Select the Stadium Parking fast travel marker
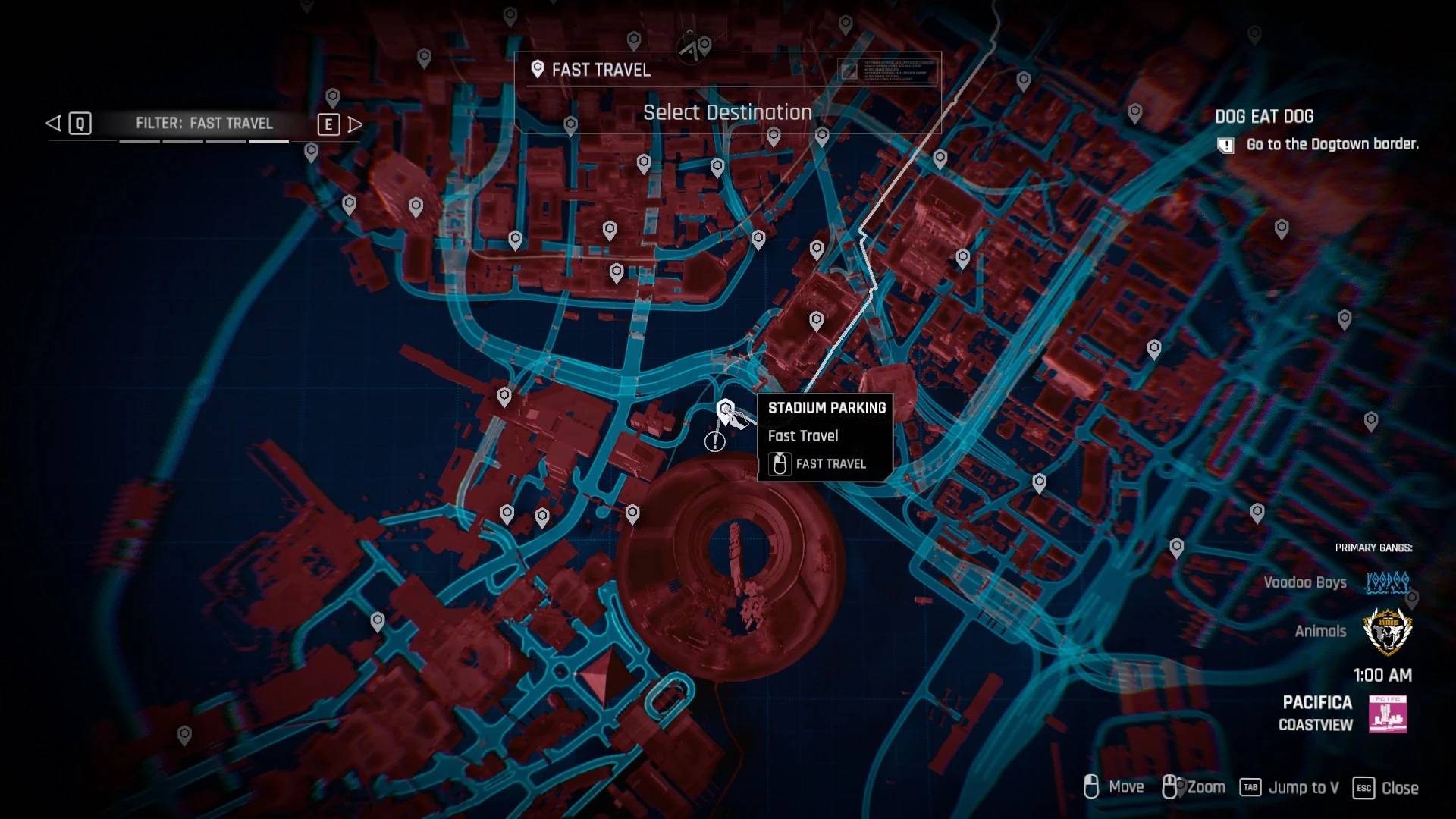Image resolution: width=1456 pixels, height=819 pixels. pyautogui.click(x=725, y=411)
